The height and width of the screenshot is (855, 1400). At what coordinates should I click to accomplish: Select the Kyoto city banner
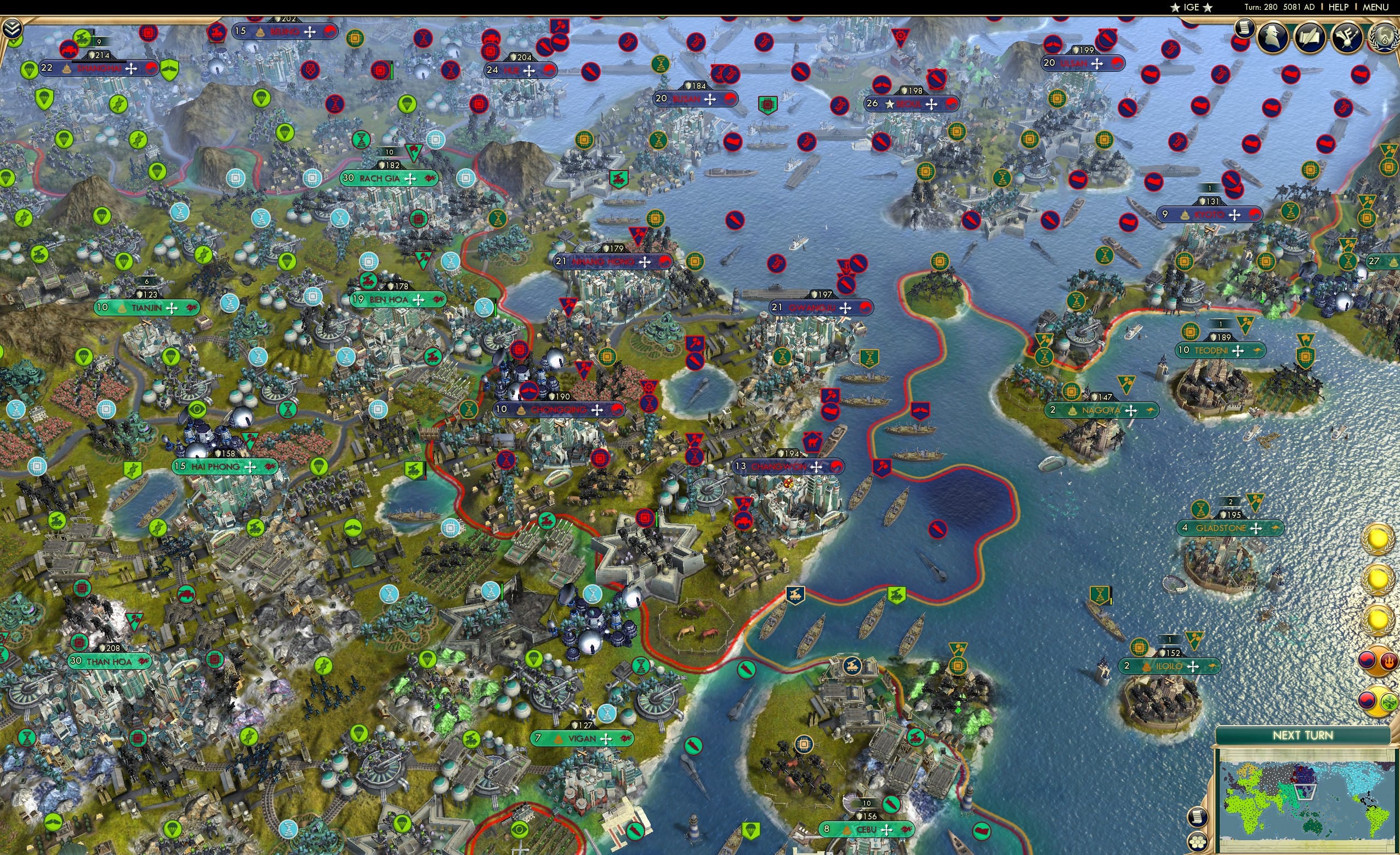click(1210, 214)
